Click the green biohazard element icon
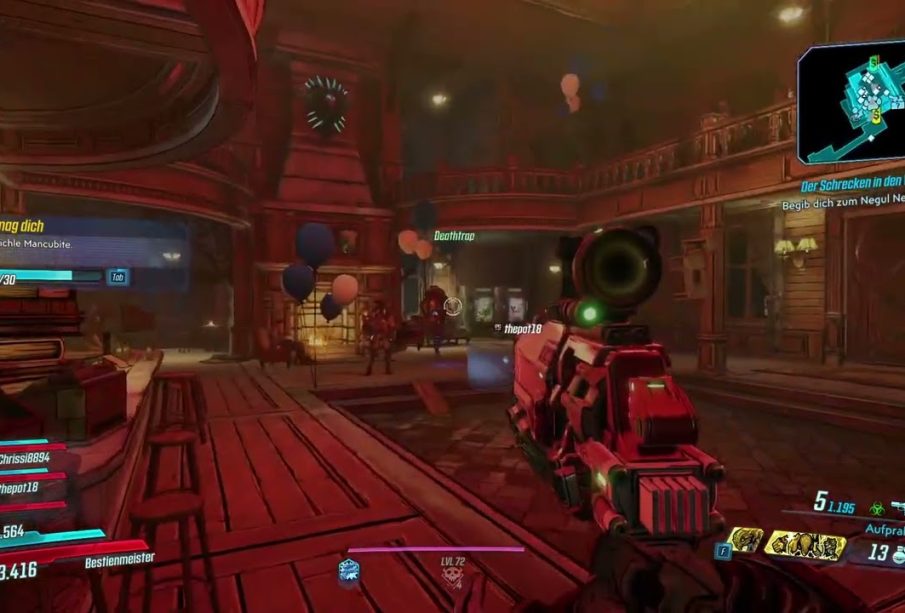Image resolution: width=905 pixels, height=613 pixels. (x=877, y=508)
